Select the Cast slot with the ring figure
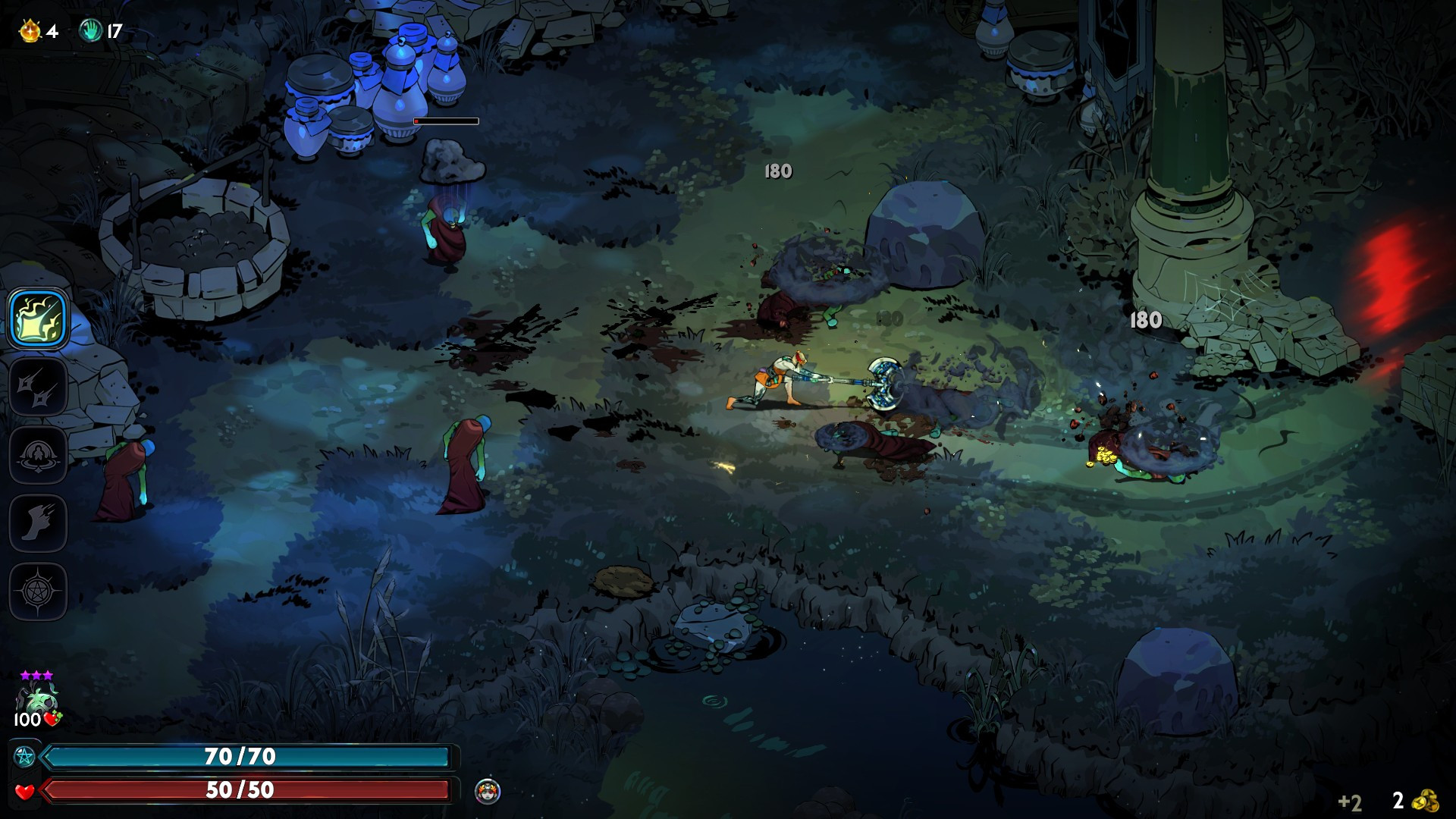This screenshot has width=1456, height=819. tap(39, 455)
